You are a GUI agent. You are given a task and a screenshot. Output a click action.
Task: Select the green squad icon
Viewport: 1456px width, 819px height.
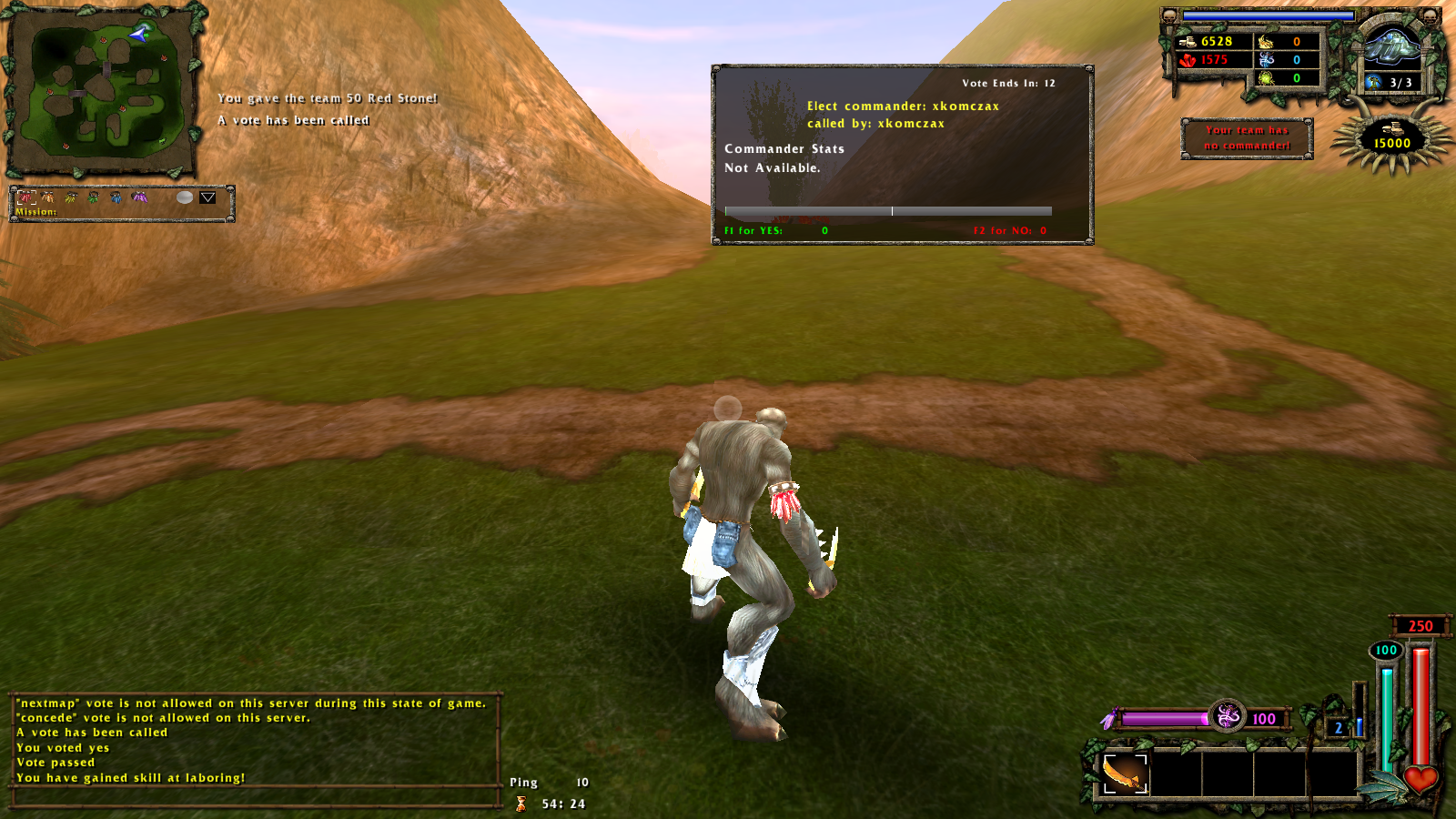click(x=93, y=197)
